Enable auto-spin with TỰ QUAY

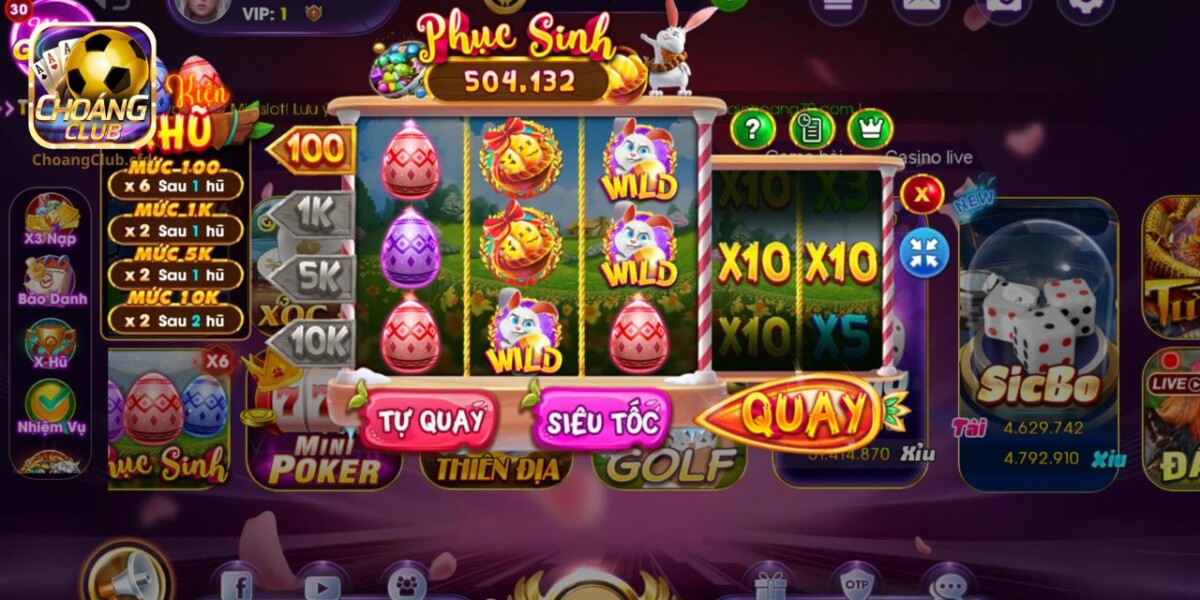[427, 420]
